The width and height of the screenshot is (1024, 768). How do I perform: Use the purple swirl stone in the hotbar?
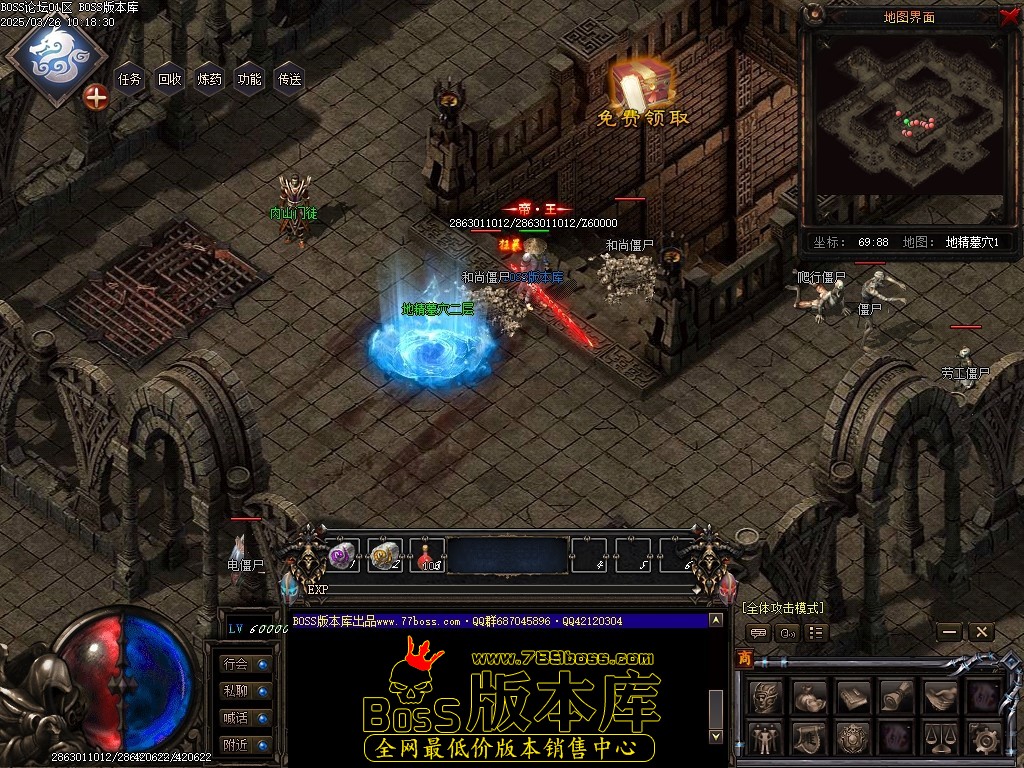(x=343, y=556)
